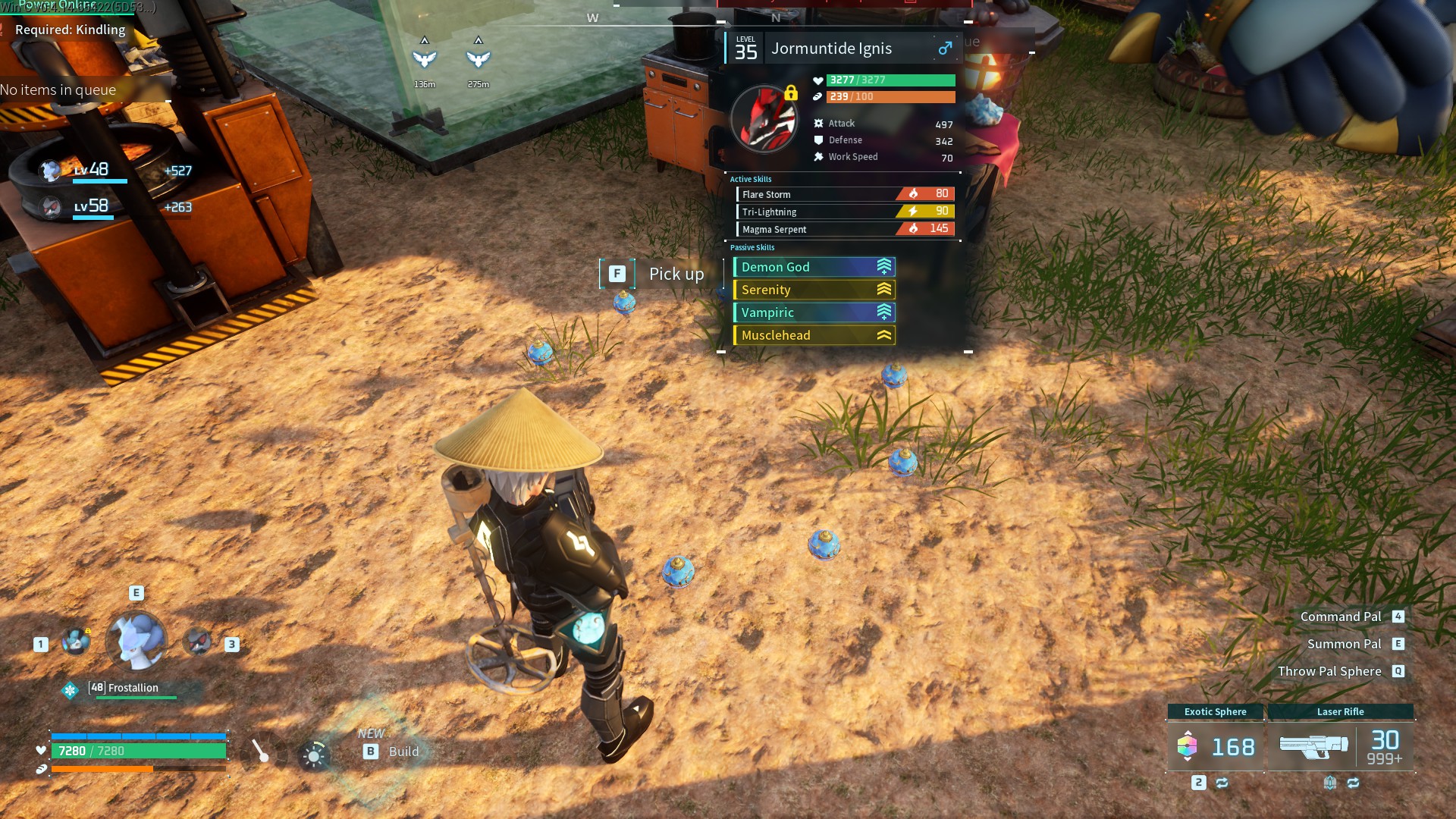The width and height of the screenshot is (1456, 819).
Task: Select the Demon God passive skill
Action: click(x=814, y=267)
